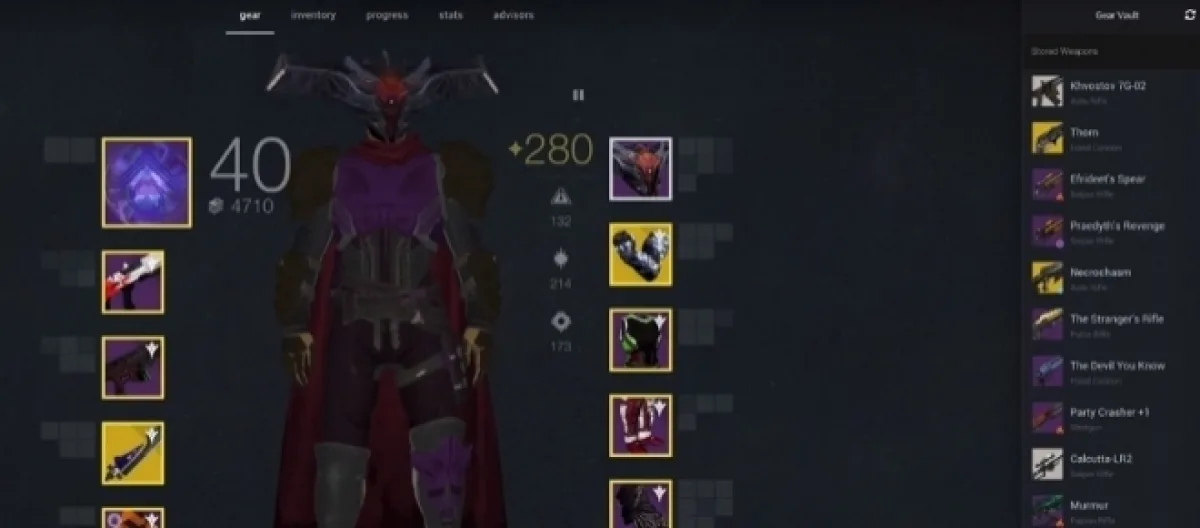Click the chest armor slot
The height and width of the screenshot is (528, 1200).
640,340
